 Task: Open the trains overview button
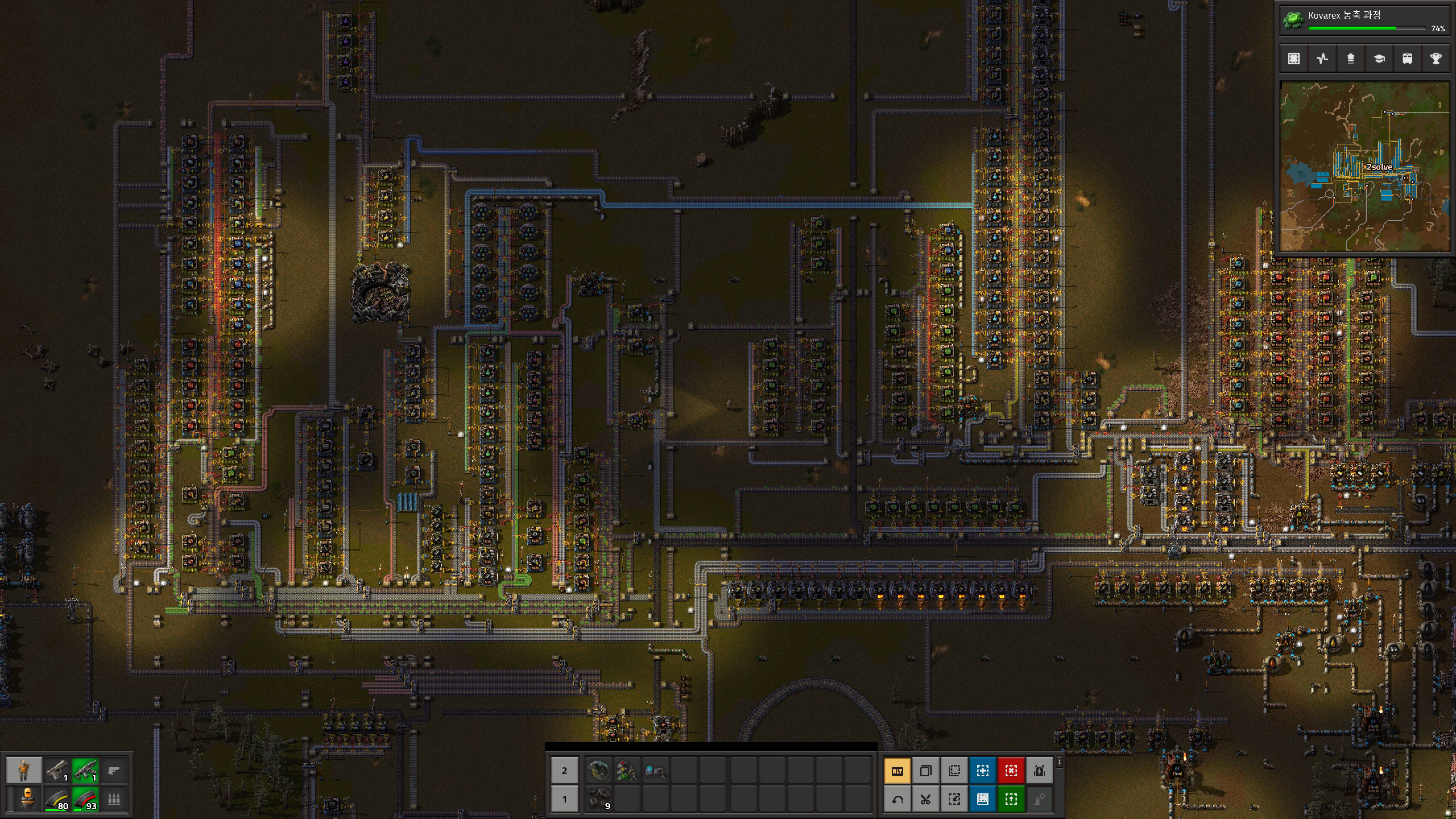(1407, 59)
